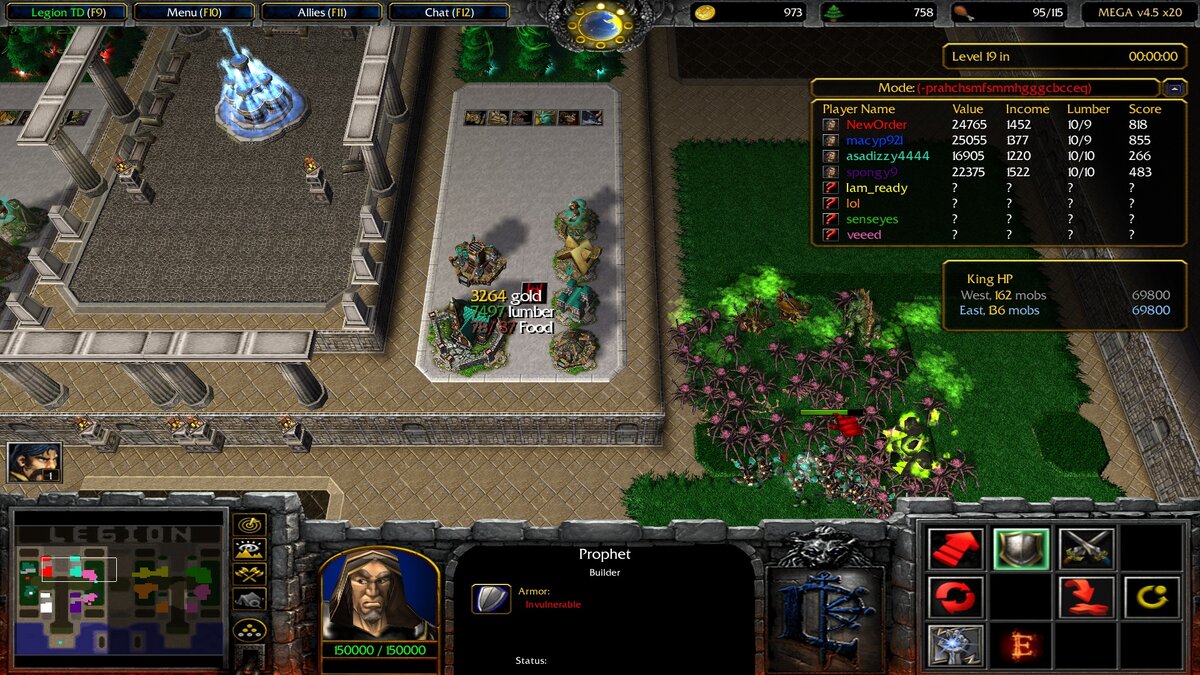Toggle minimap terrain display eye button
1200x675 pixels.
[249, 549]
